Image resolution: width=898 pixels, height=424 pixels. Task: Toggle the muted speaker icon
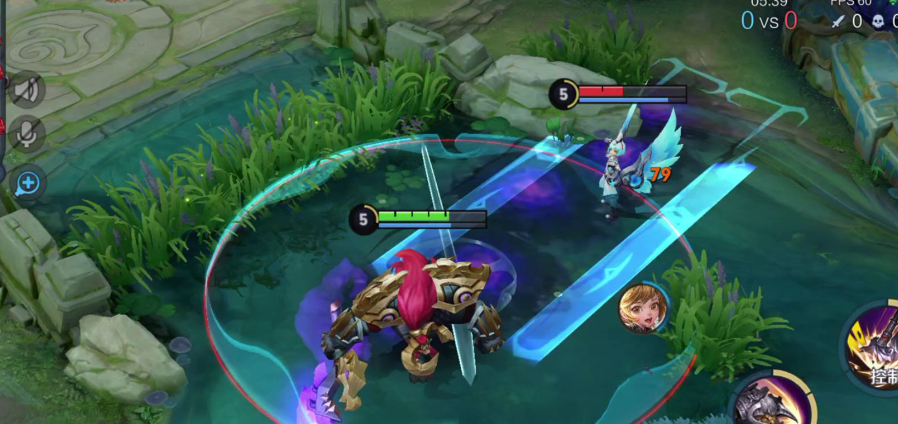(27, 91)
